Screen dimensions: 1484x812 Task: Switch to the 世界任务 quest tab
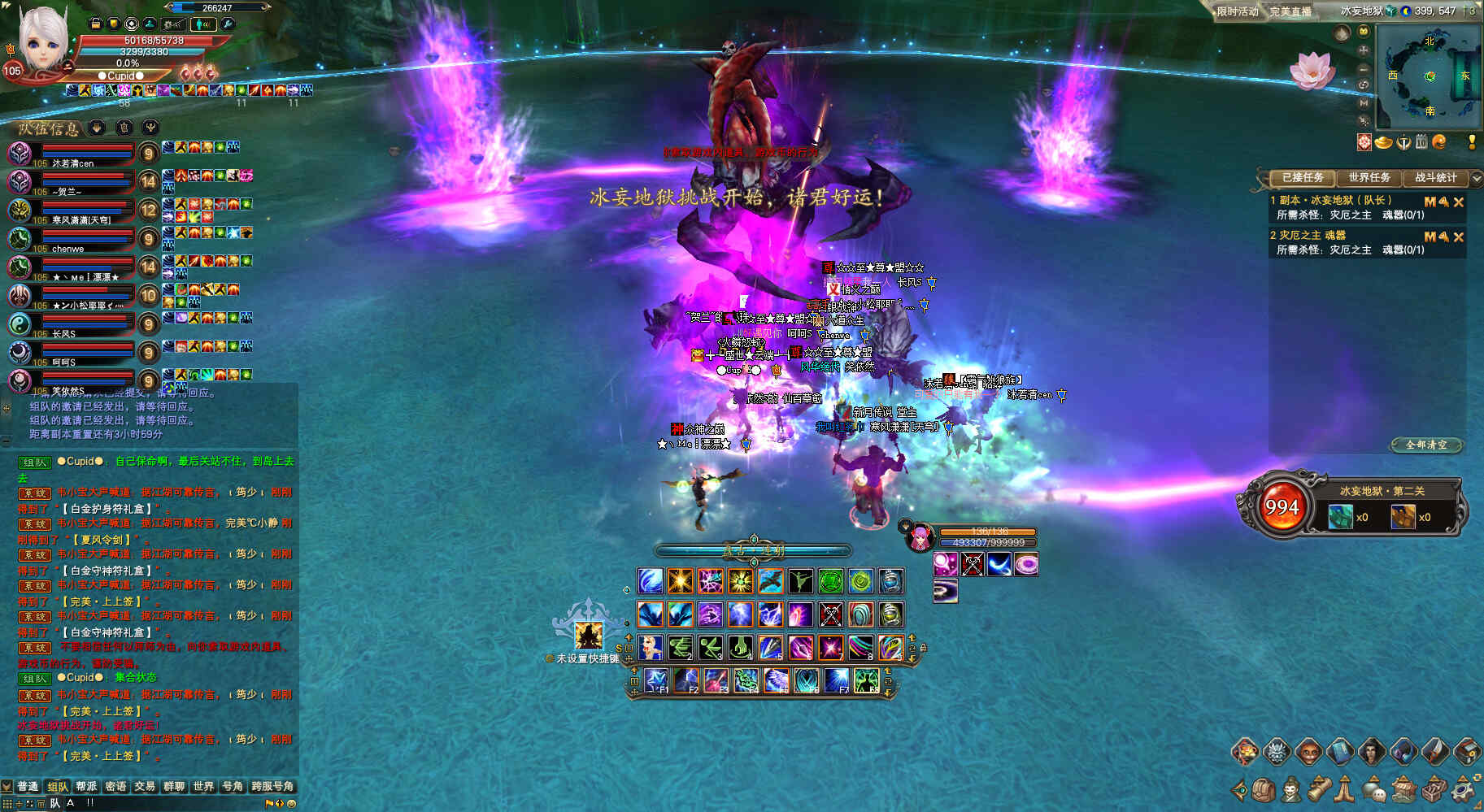tap(1369, 177)
